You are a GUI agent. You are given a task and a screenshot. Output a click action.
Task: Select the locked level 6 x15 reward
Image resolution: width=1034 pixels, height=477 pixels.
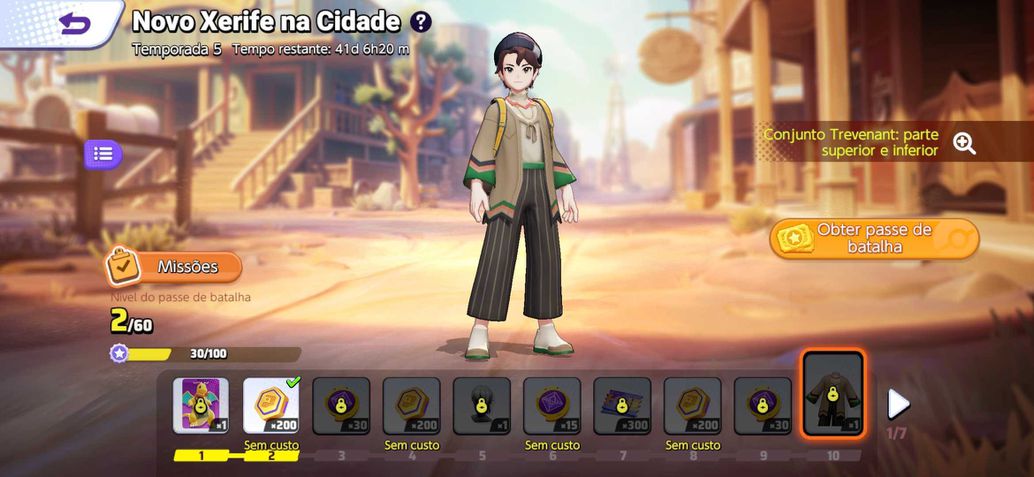point(552,405)
